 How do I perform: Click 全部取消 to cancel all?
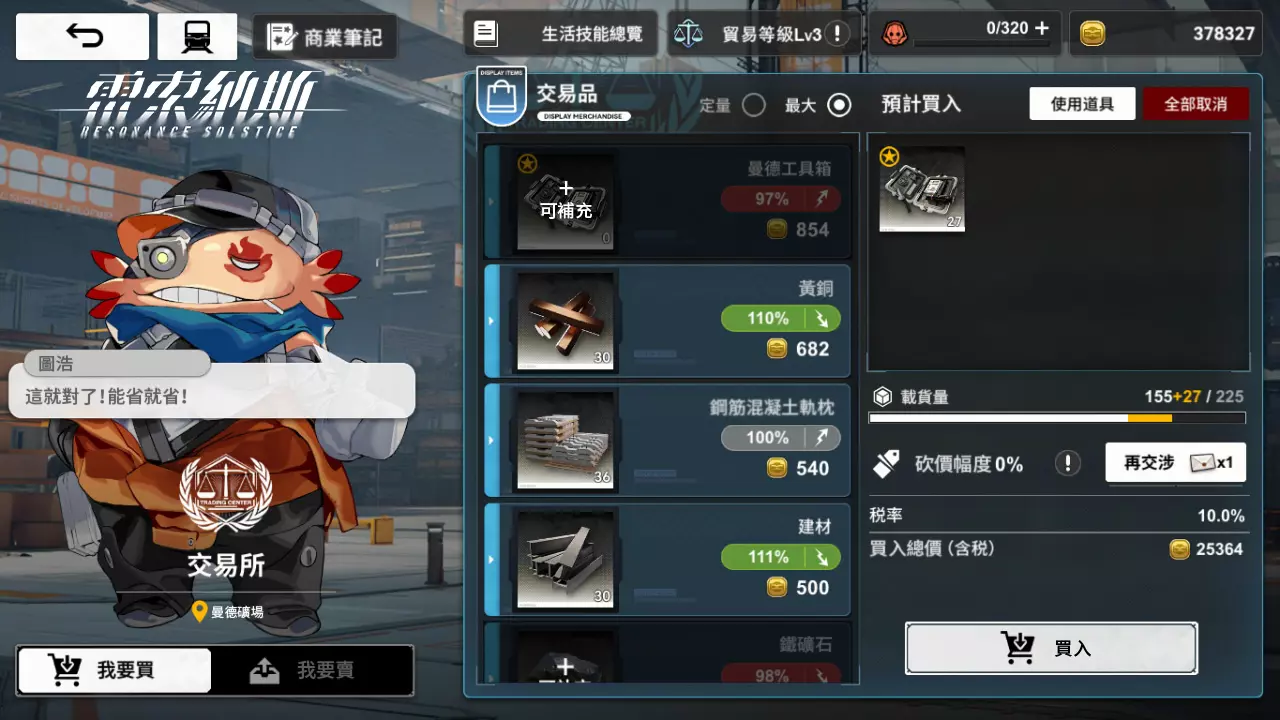click(1196, 104)
